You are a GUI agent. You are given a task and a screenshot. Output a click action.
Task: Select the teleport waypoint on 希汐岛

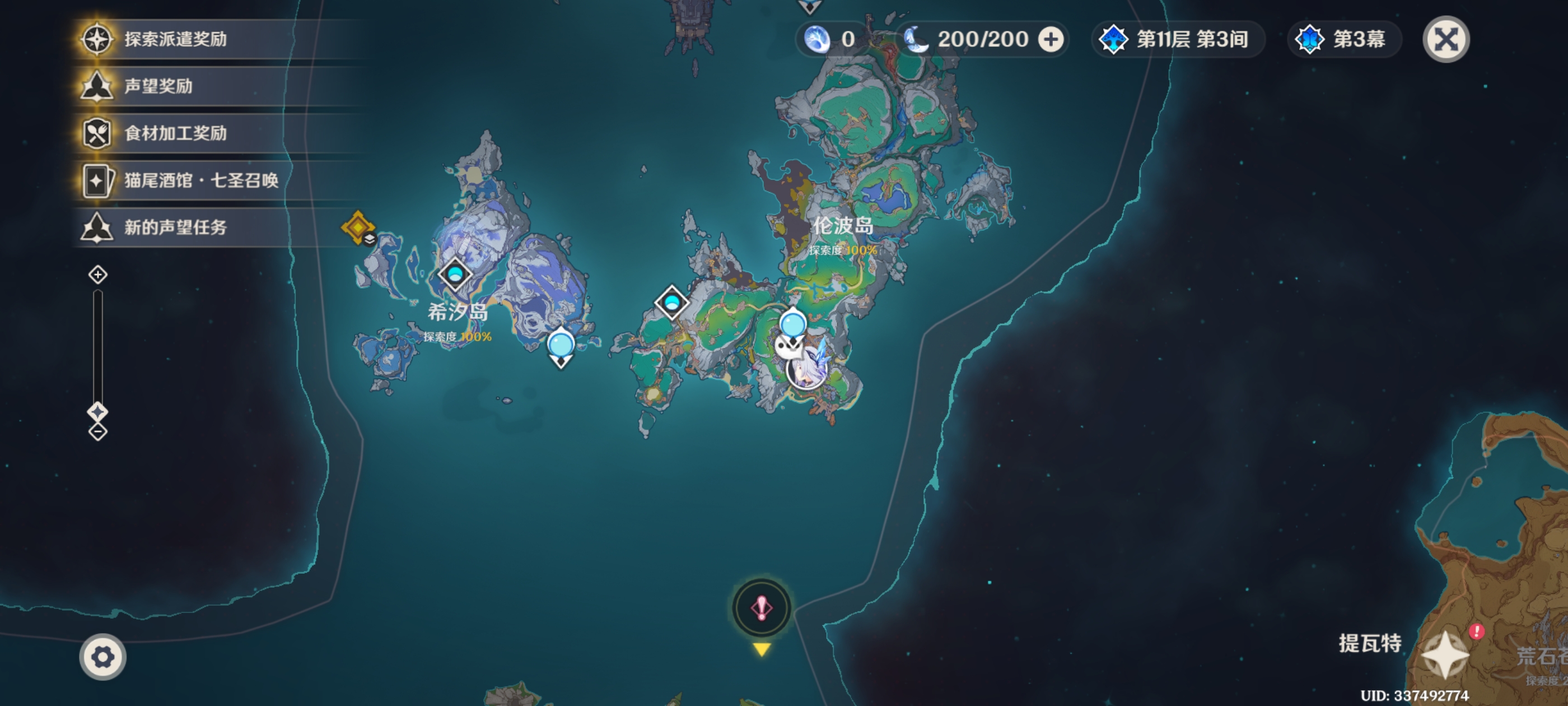(x=455, y=274)
